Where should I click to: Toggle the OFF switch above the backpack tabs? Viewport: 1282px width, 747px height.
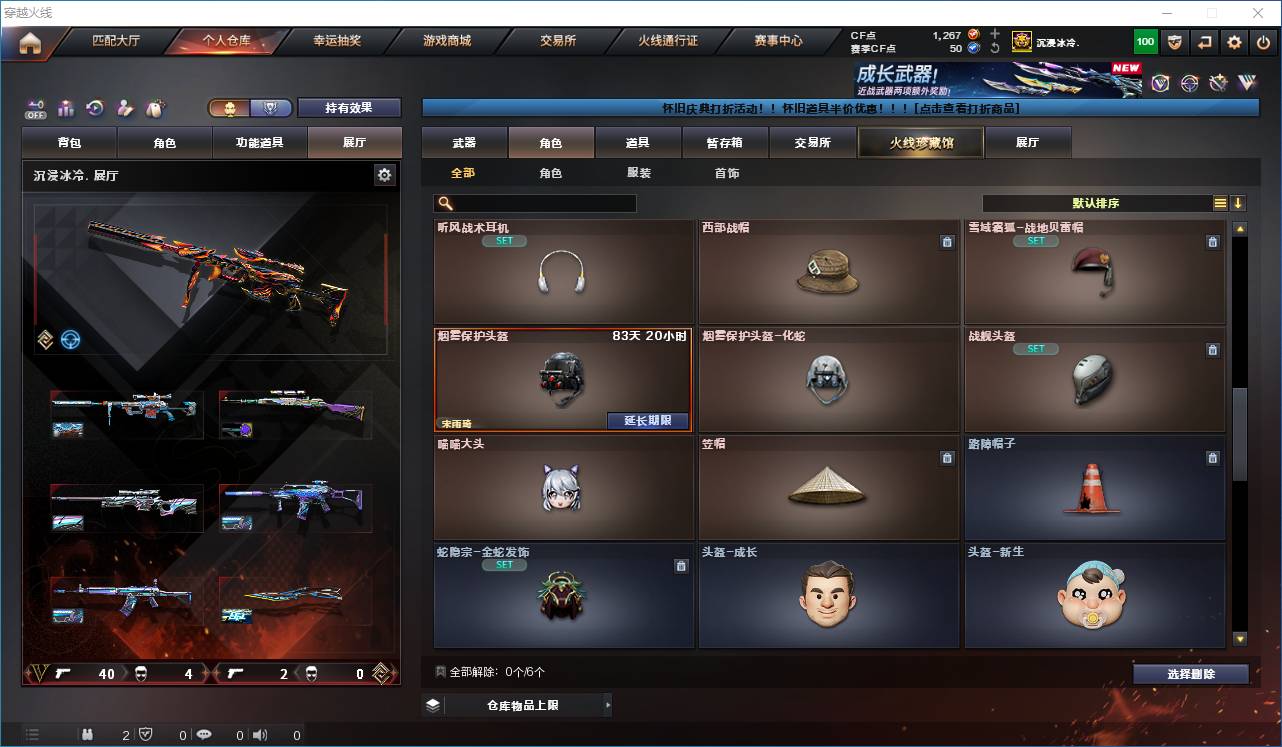35,108
